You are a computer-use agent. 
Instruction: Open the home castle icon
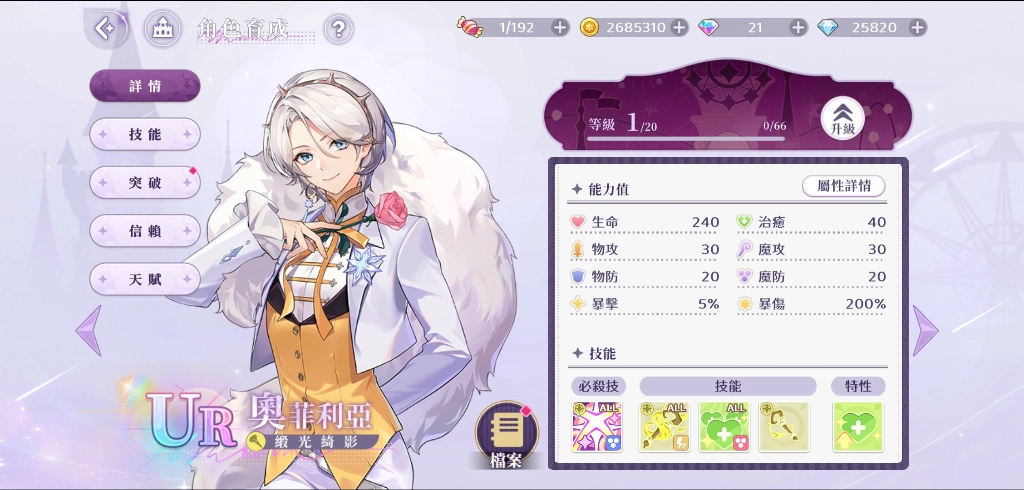[x=162, y=29]
